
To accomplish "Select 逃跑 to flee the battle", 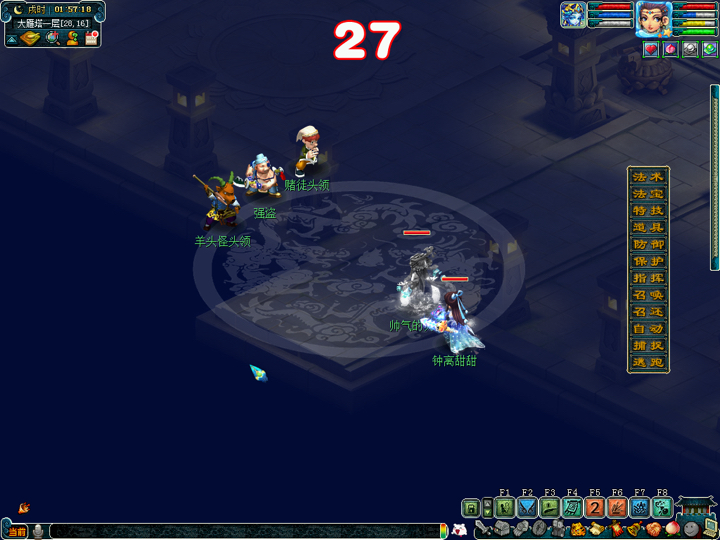I will [x=648, y=362].
